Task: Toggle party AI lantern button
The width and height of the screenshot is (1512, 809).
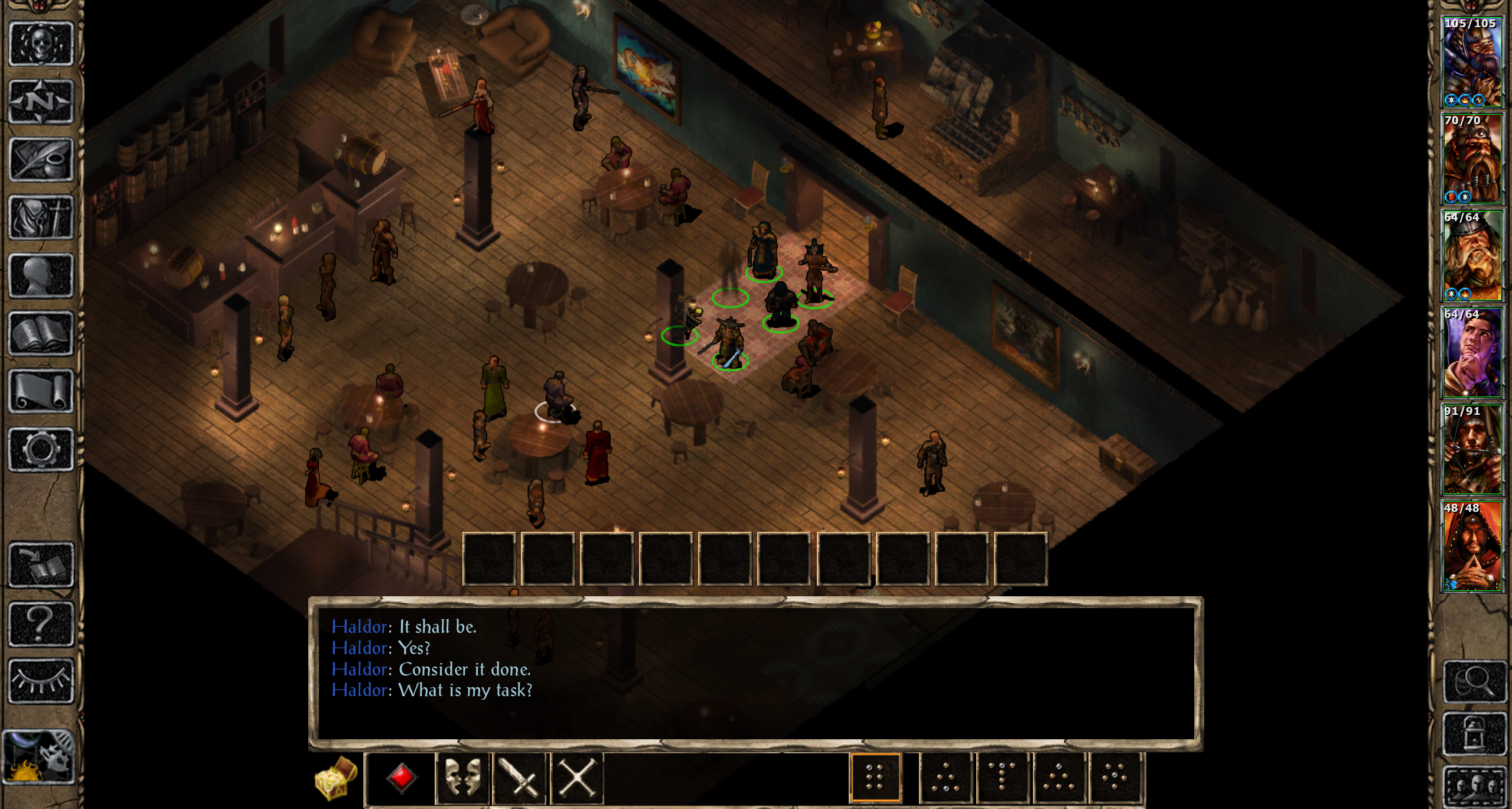Action: tap(1474, 733)
